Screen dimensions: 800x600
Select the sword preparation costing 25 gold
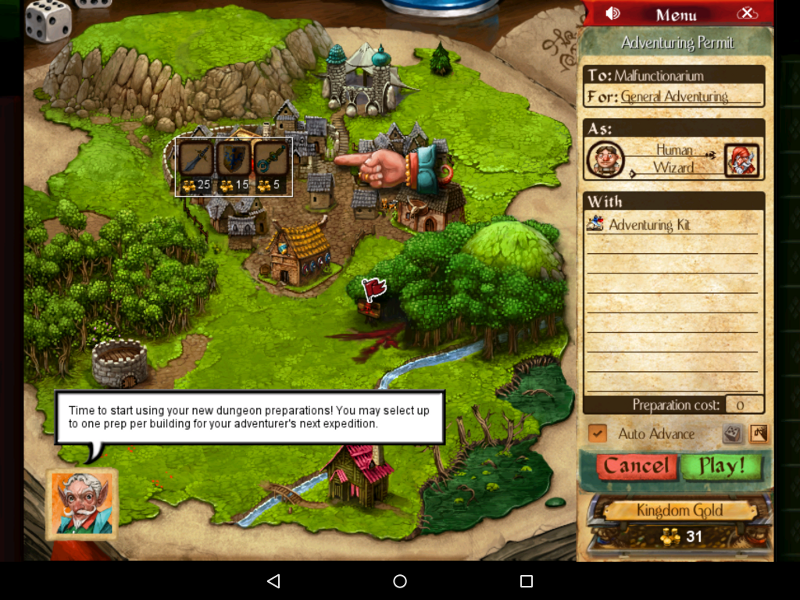tap(196, 165)
